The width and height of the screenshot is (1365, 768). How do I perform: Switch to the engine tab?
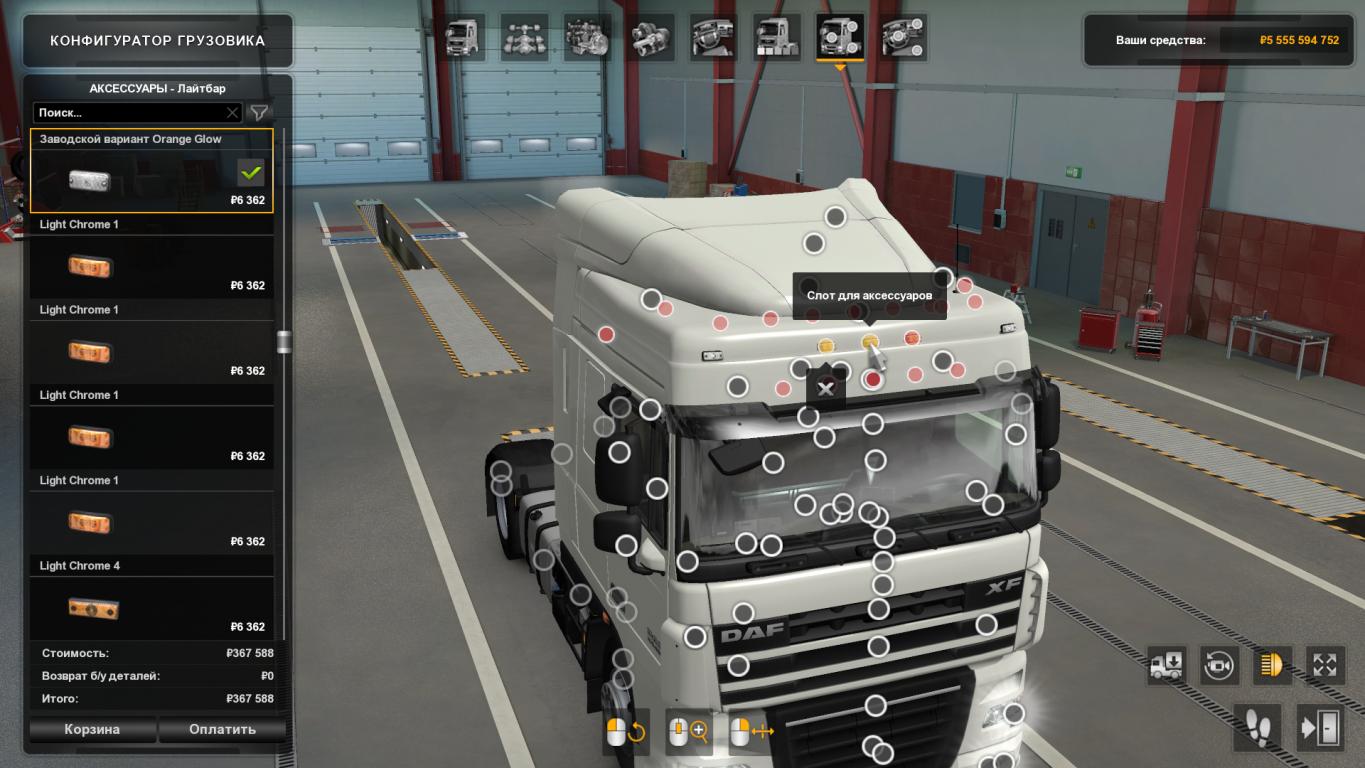(588, 37)
